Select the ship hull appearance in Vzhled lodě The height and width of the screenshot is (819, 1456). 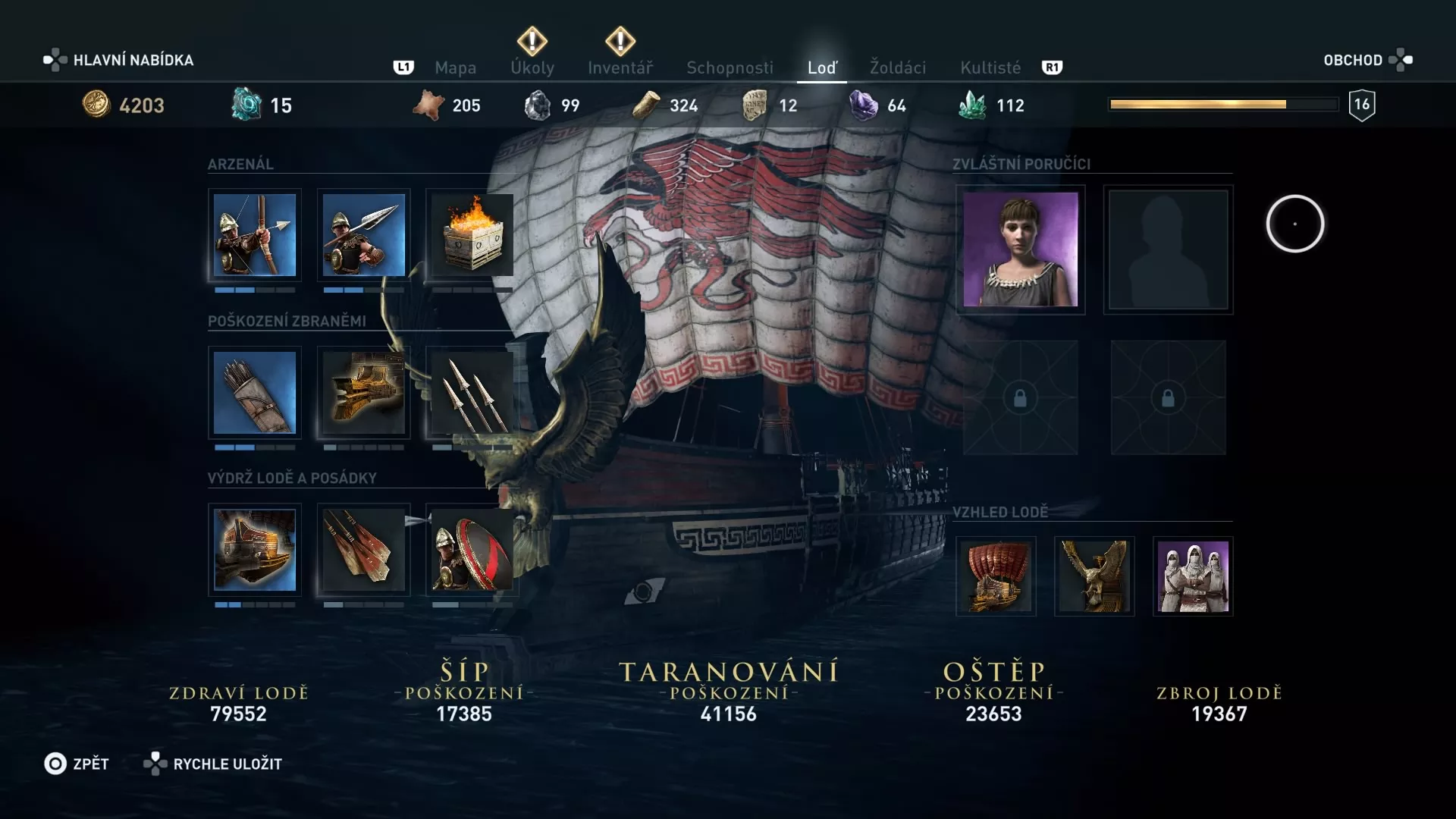coord(996,576)
